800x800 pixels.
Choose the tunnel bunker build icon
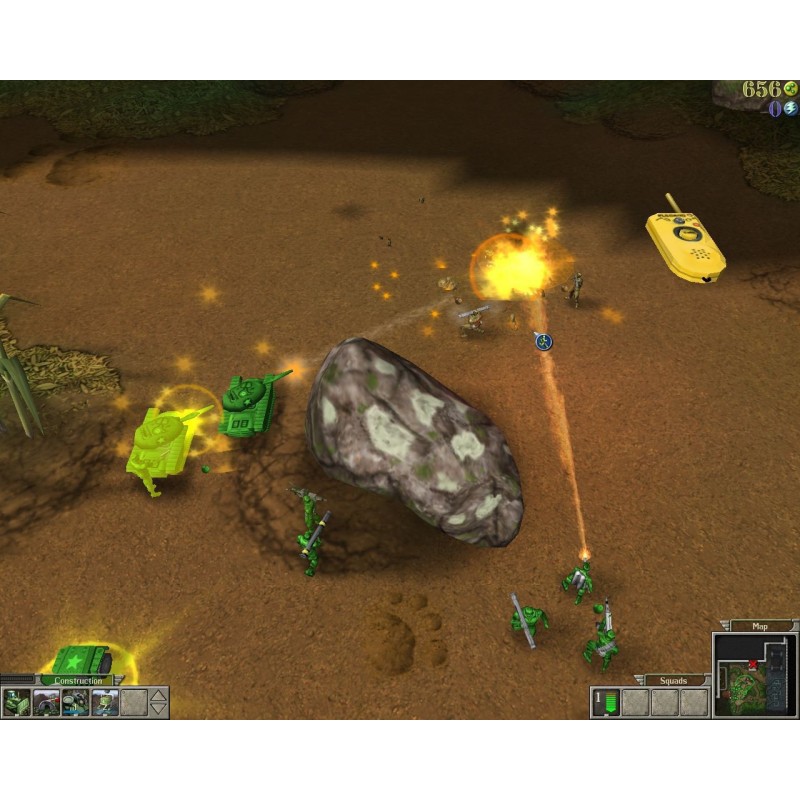click(x=47, y=703)
